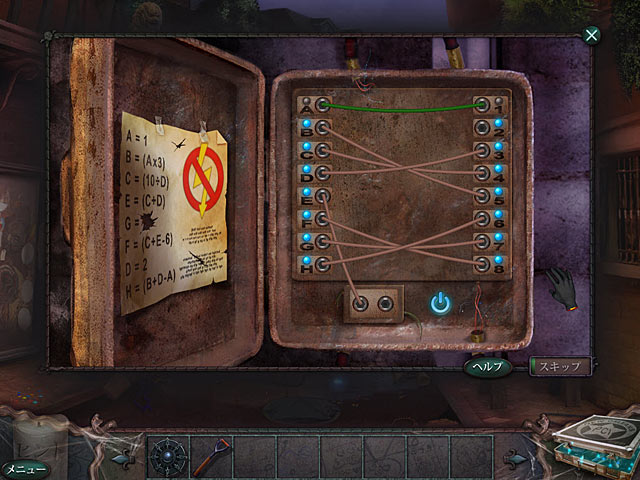Click the ヘルプ (Help) button

click(x=490, y=367)
